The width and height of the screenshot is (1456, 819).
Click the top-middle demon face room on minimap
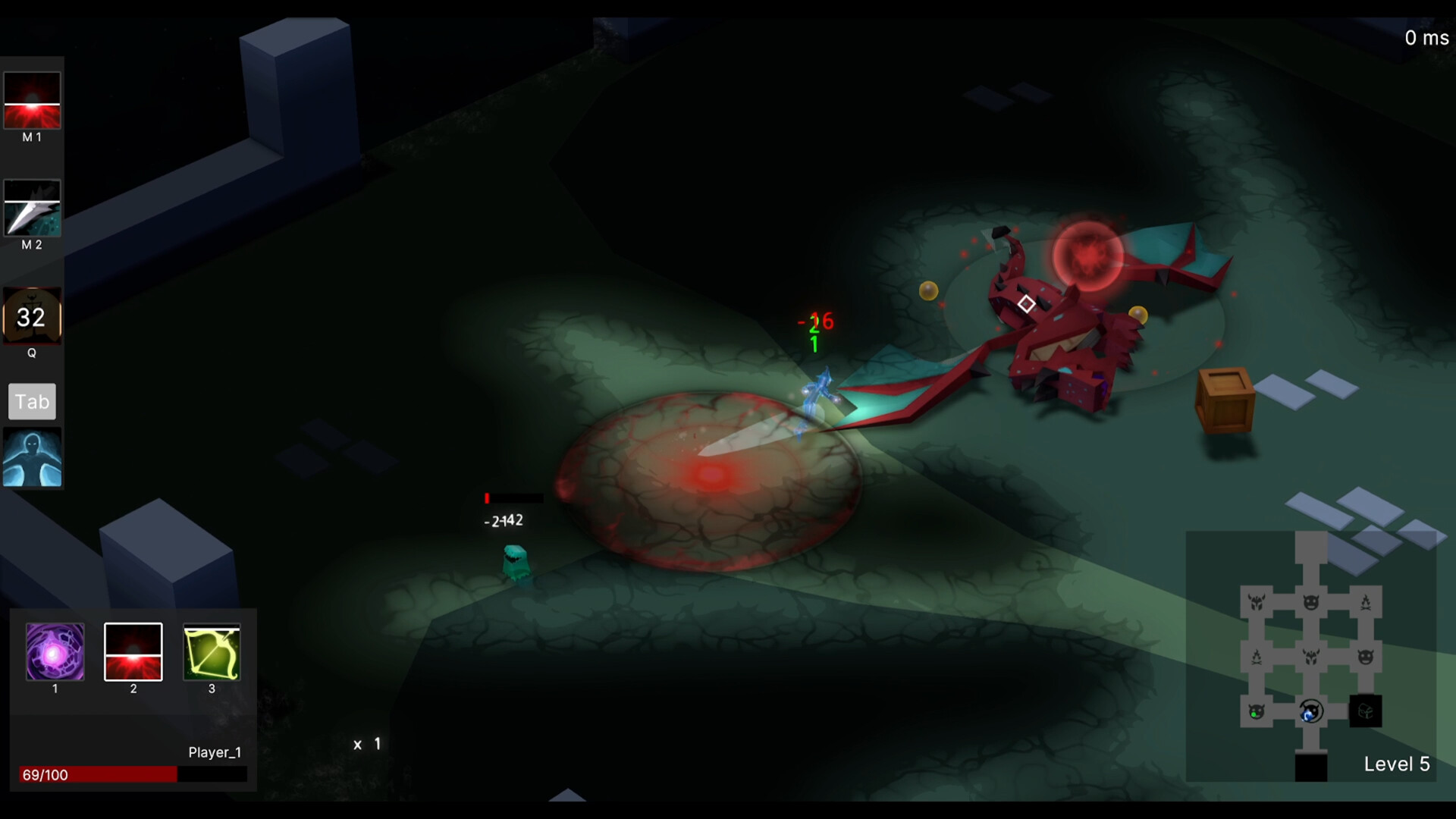pyautogui.click(x=1309, y=603)
